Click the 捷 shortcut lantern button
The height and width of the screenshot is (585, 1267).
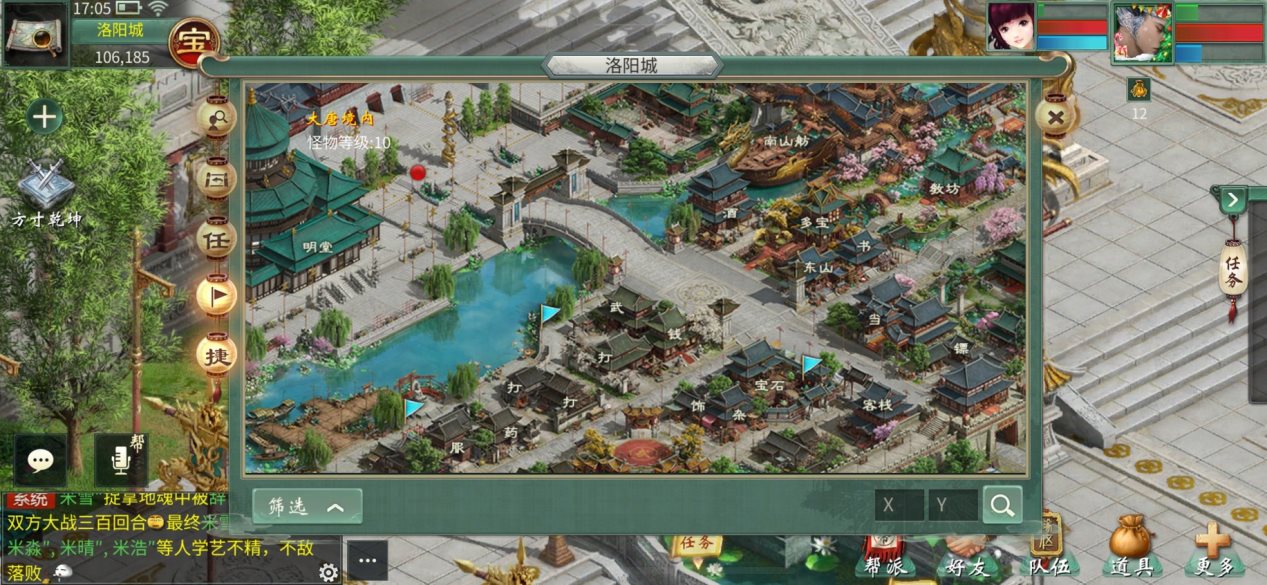(216, 354)
